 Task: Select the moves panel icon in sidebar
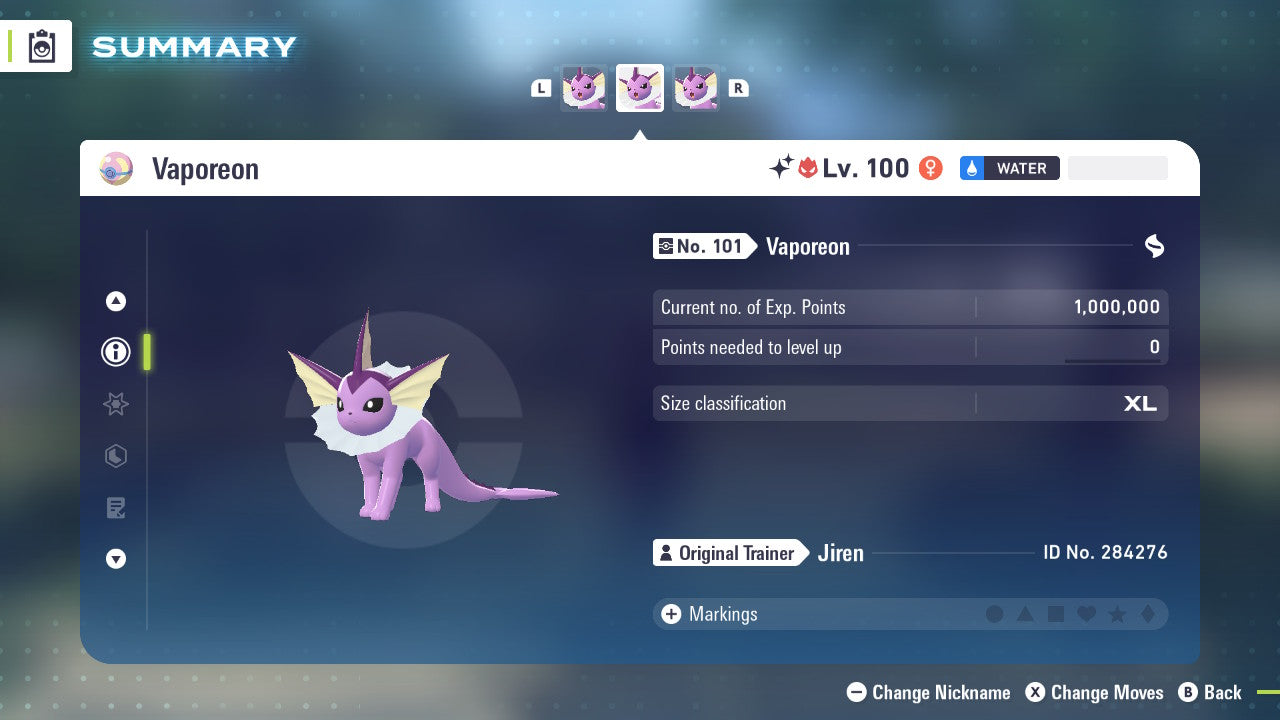pyautogui.click(x=115, y=456)
